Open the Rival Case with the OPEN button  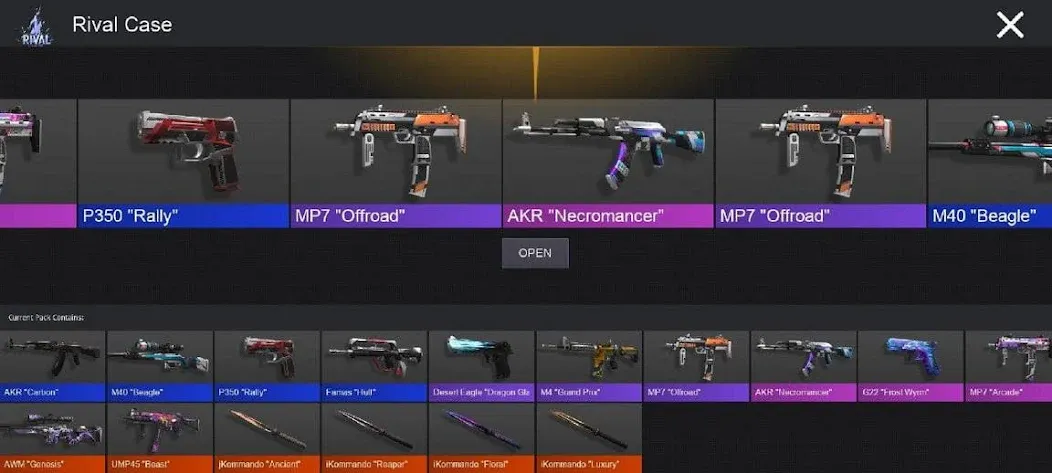535,253
